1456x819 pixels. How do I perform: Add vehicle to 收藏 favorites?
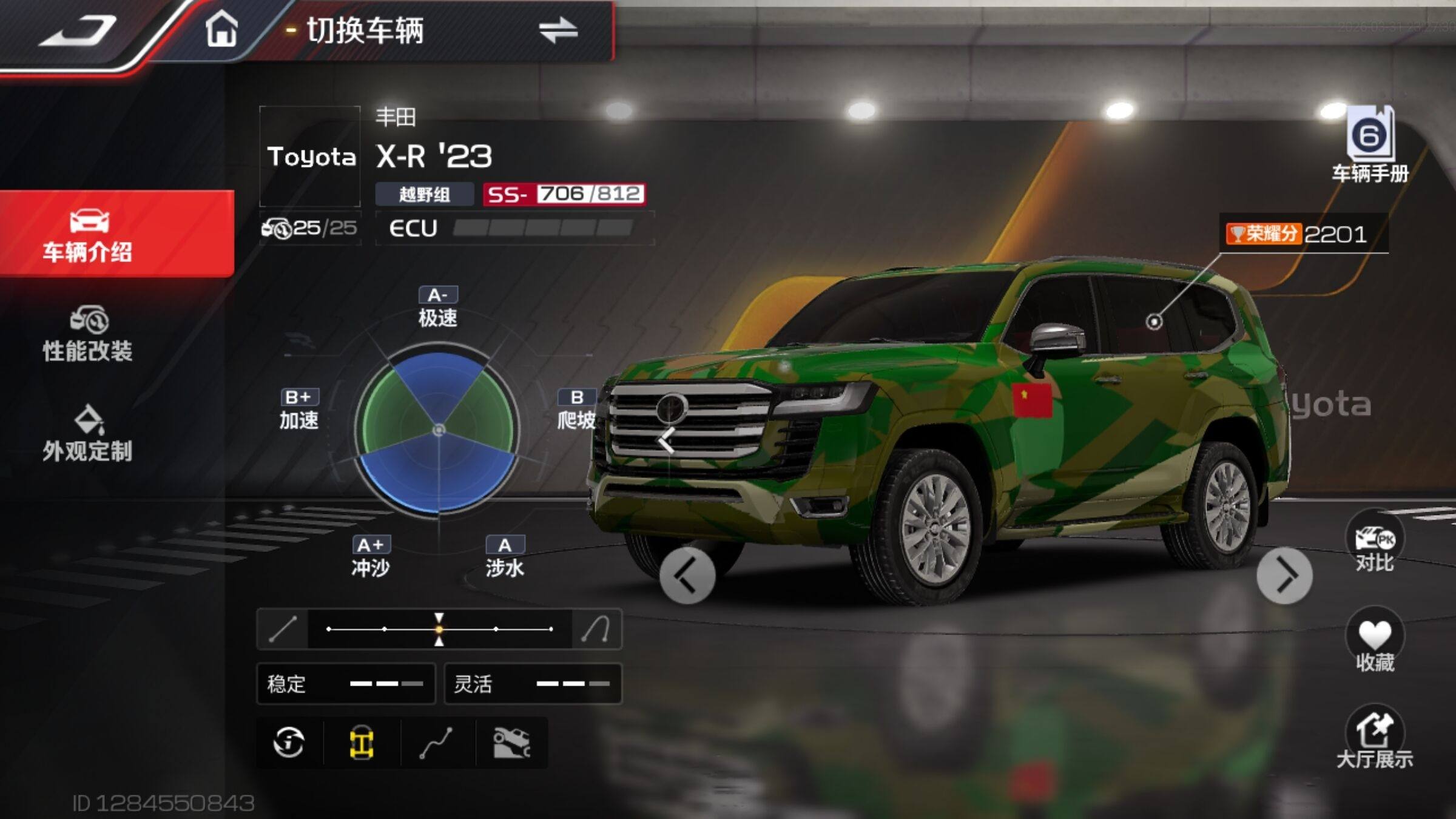point(1375,642)
